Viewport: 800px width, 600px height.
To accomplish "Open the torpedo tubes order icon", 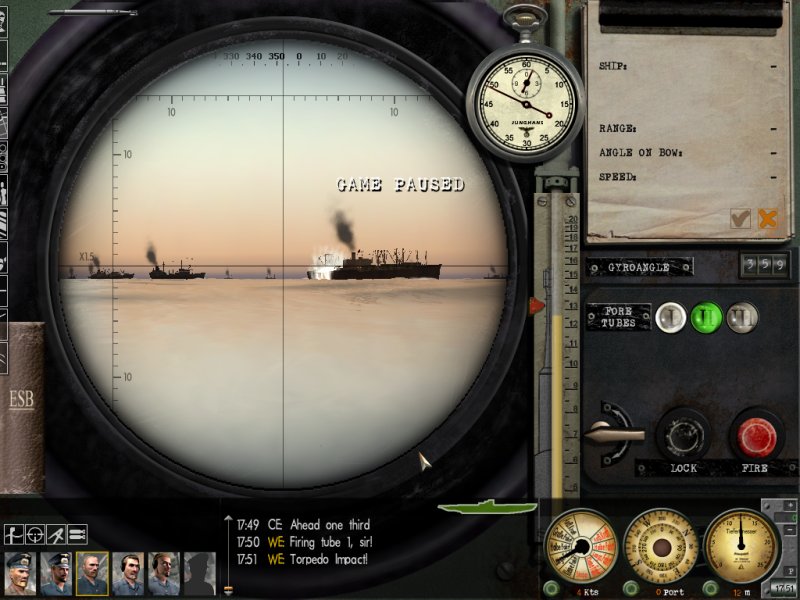I will (77, 534).
